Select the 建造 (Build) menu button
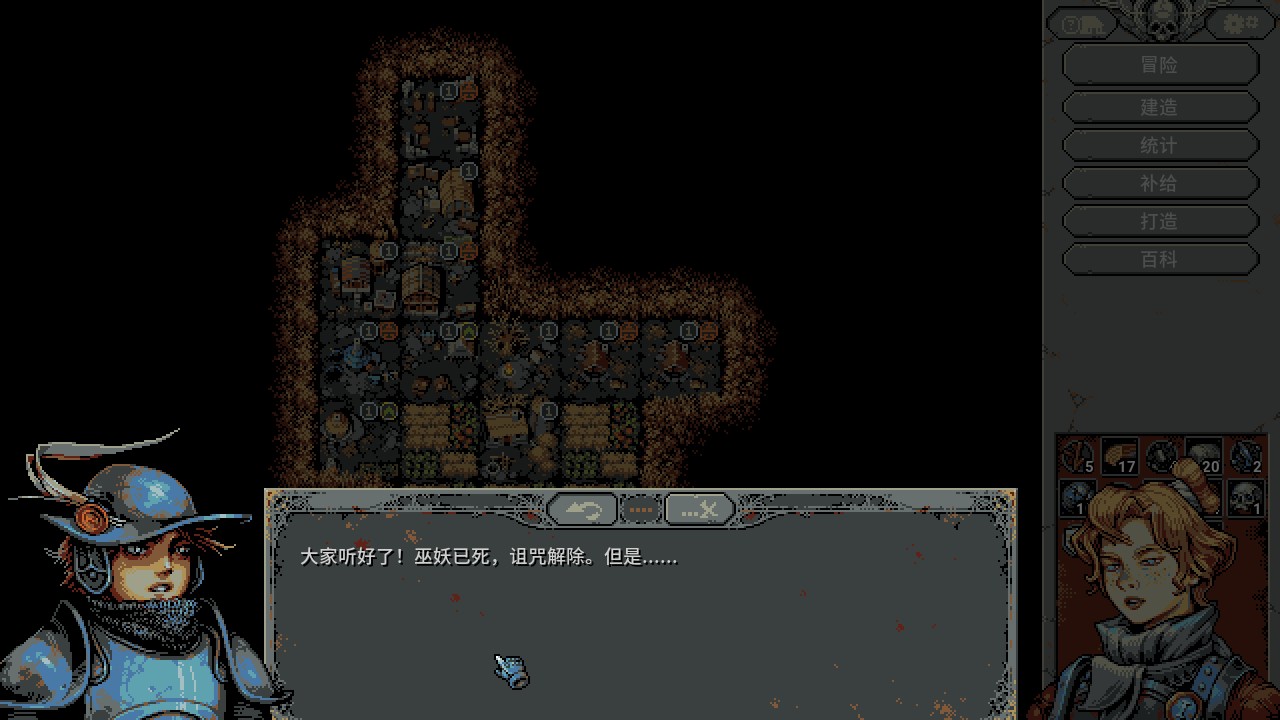1280x720 pixels. pos(1159,107)
